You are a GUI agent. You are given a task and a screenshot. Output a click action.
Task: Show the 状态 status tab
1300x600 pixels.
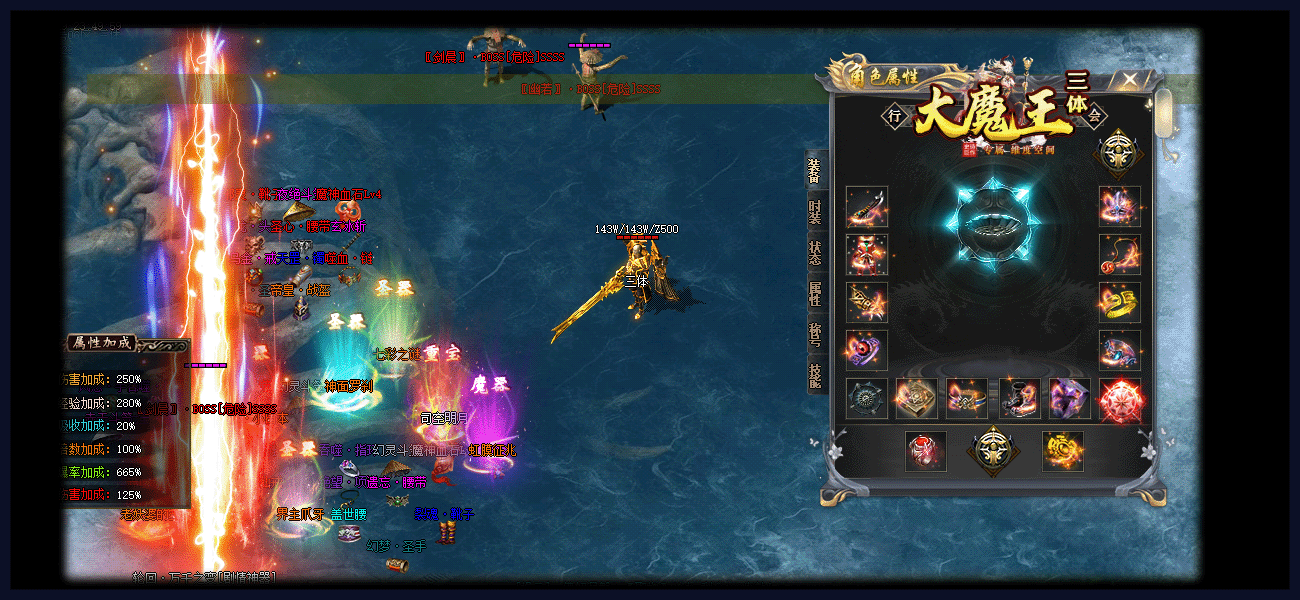tap(815, 252)
